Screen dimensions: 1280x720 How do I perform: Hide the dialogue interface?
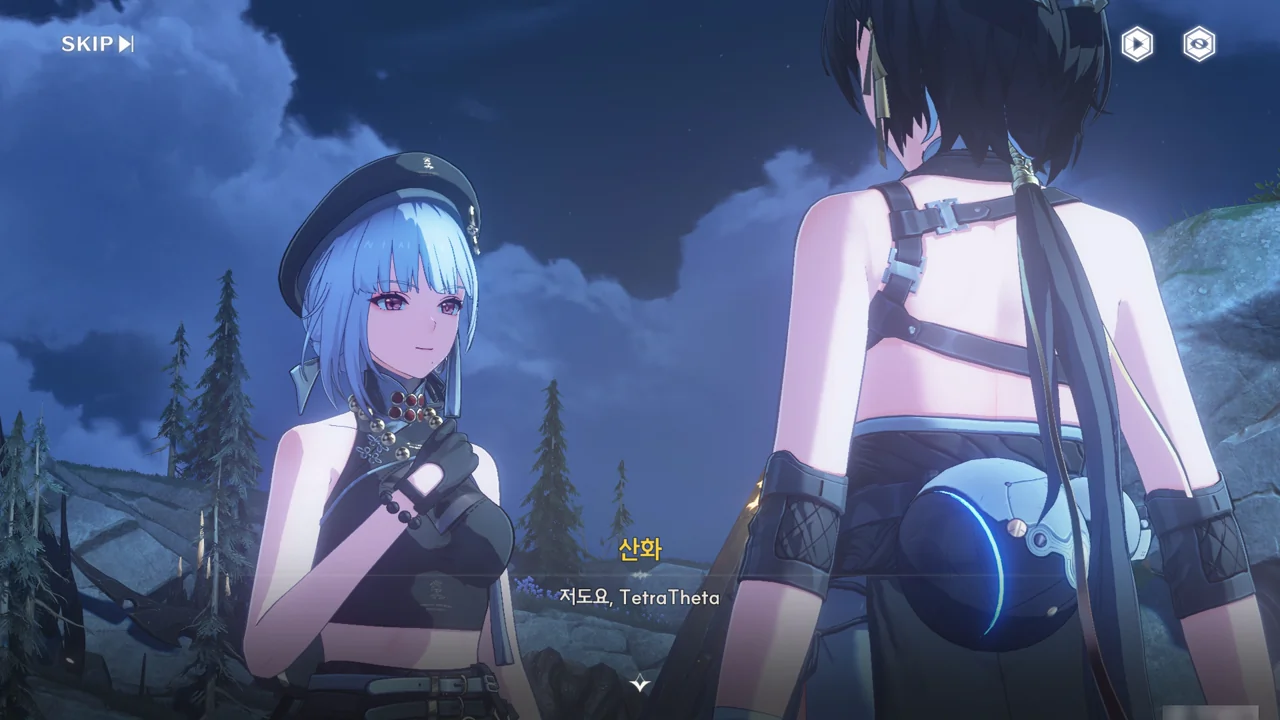(x=1199, y=44)
